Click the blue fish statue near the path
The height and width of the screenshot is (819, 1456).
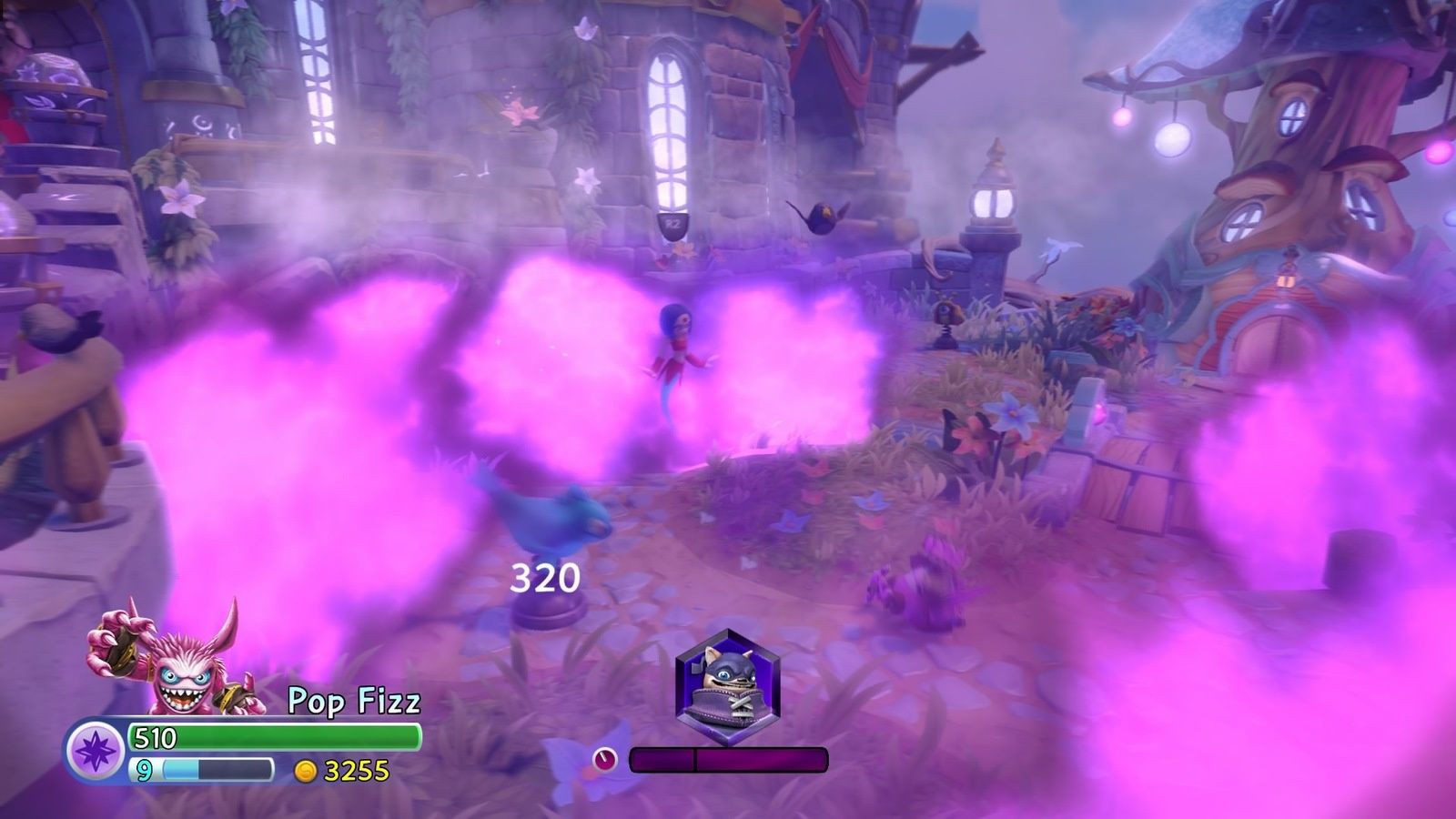[546, 514]
